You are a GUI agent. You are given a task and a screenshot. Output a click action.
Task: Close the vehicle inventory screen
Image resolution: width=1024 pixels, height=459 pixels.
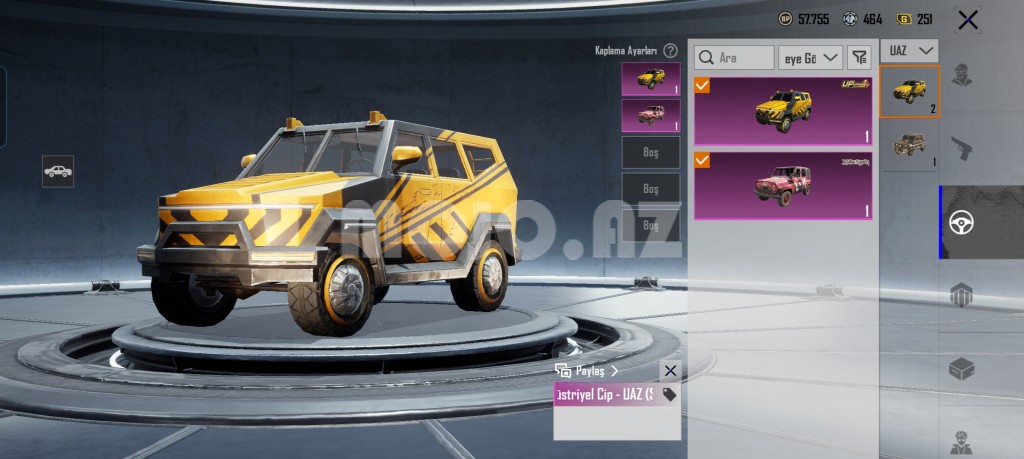[968, 20]
